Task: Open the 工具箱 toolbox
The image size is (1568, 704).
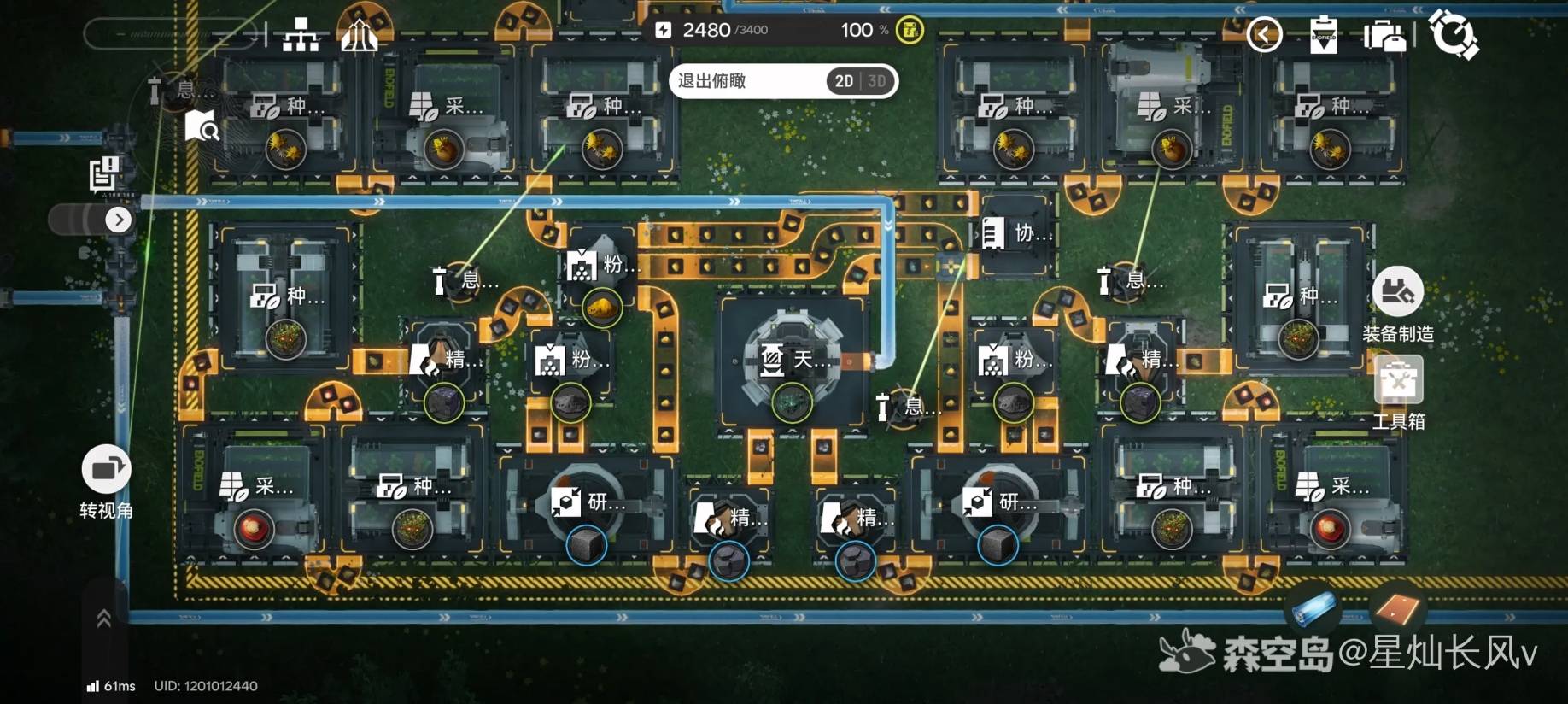Action: 1398,382
